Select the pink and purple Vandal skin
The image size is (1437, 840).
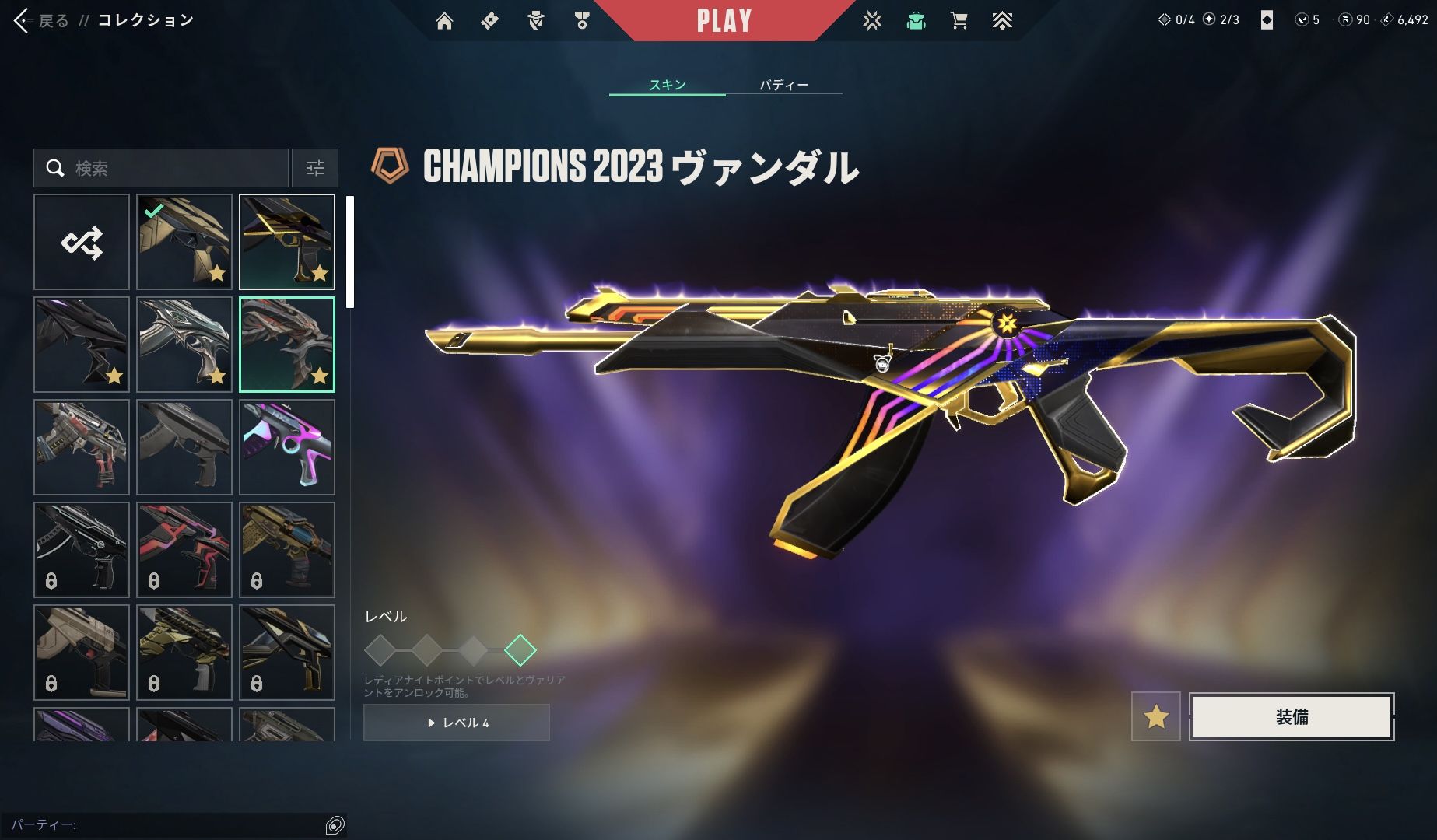pos(287,447)
